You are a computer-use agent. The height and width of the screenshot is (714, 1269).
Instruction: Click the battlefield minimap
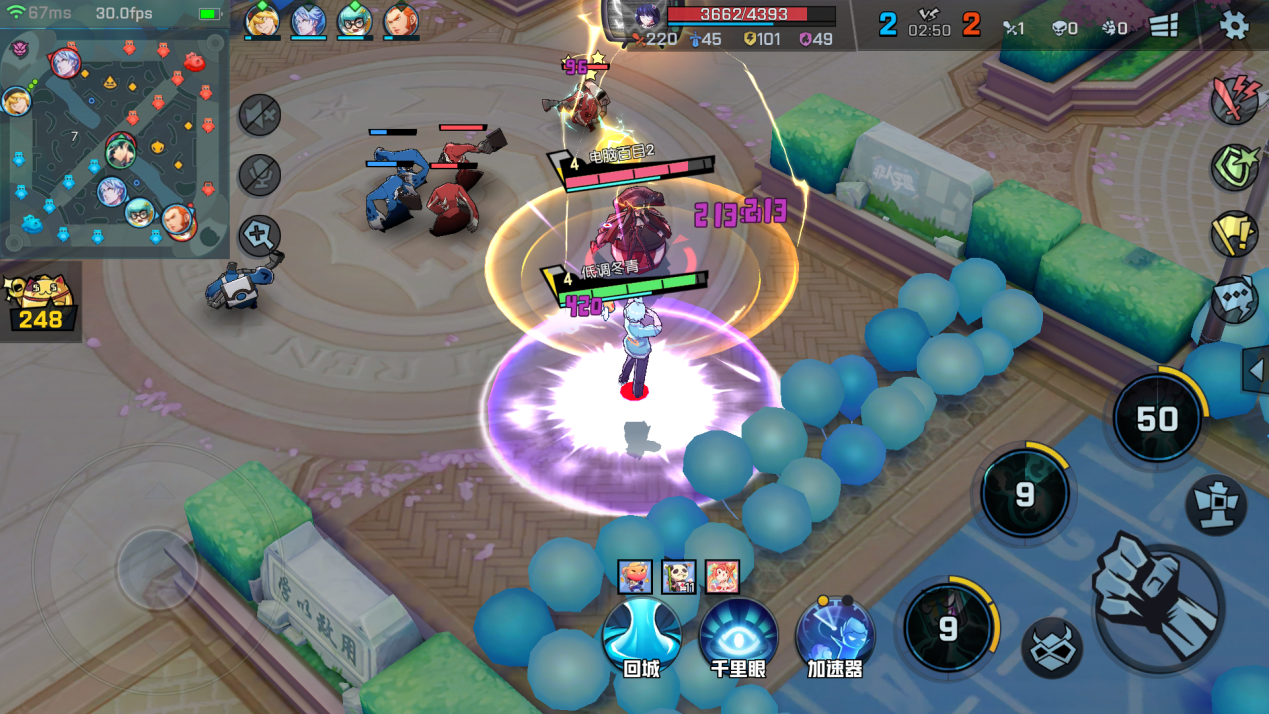pyautogui.click(x=114, y=142)
